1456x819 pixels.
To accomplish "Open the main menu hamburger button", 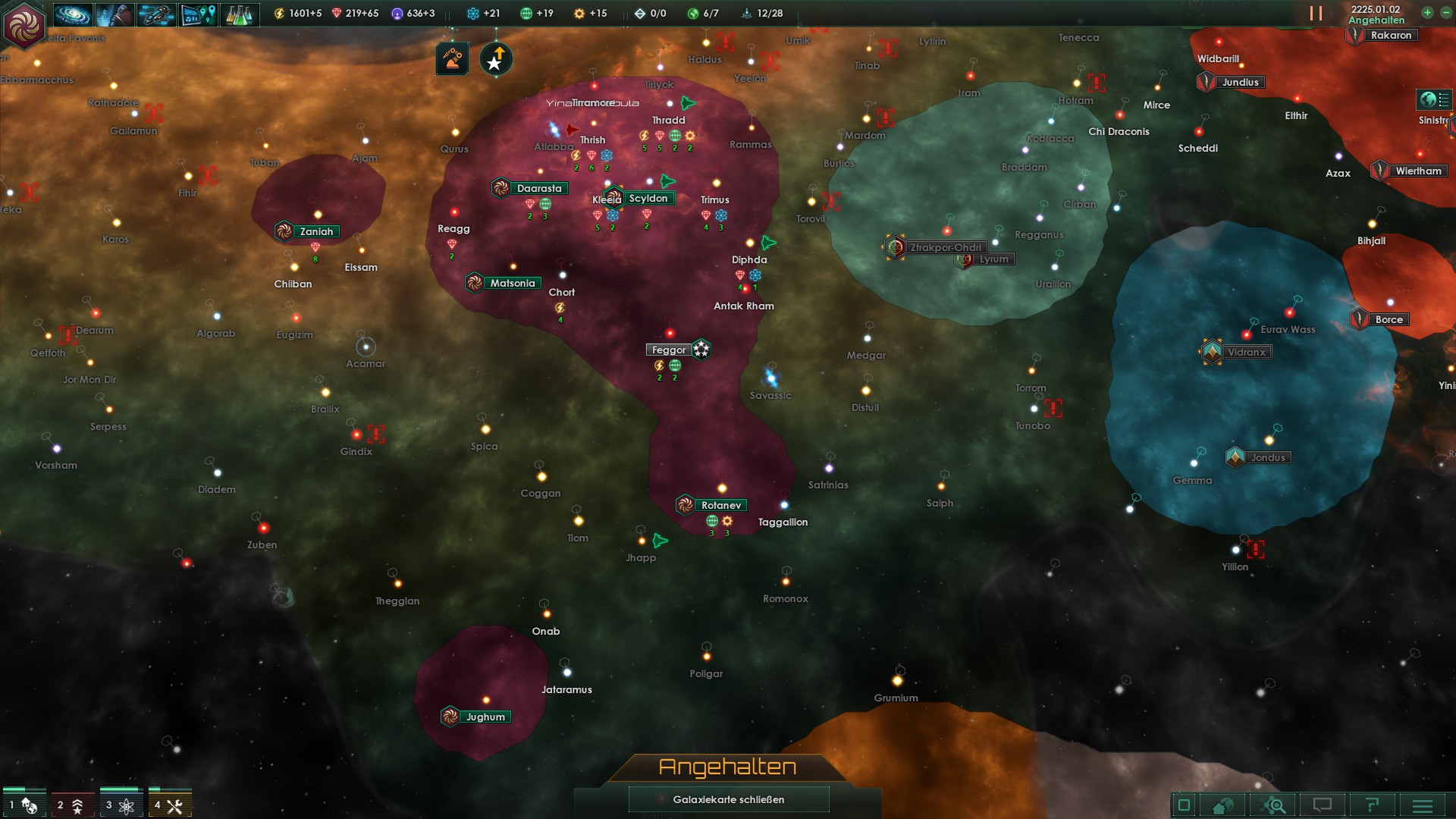I will point(1423,805).
